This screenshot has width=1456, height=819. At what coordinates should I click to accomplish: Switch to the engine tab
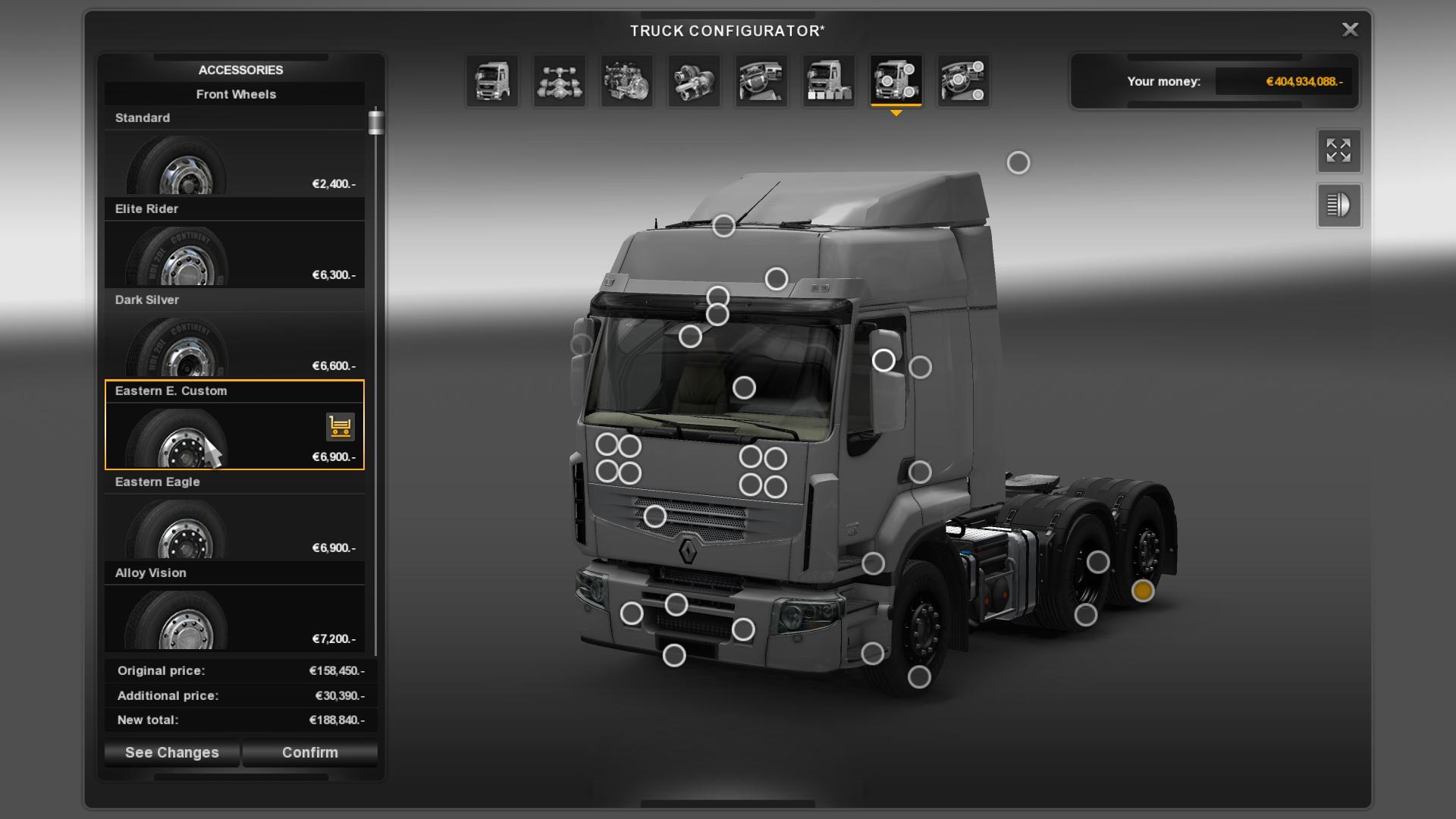[626, 80]
